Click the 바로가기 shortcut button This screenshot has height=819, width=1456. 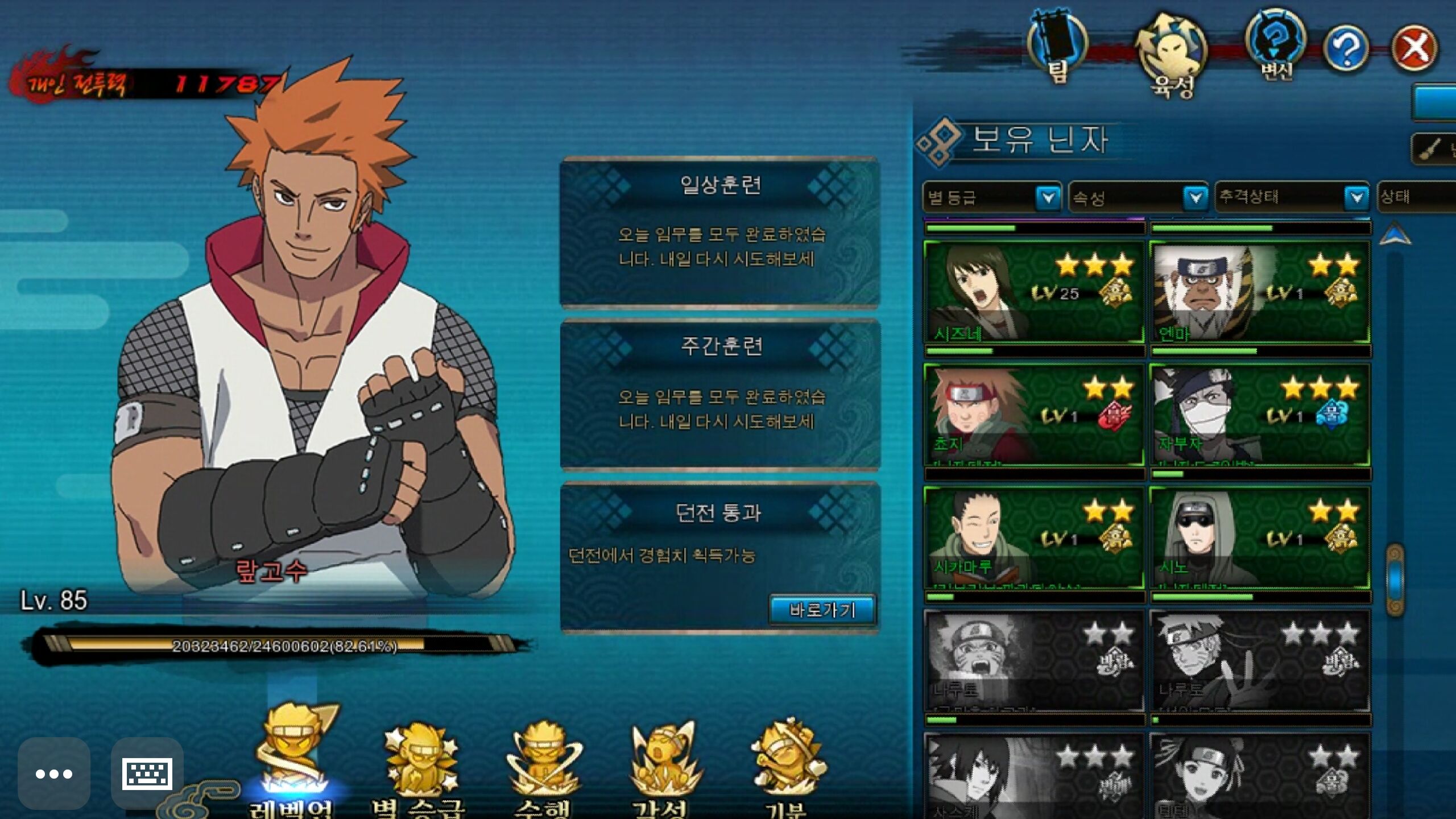822,610
